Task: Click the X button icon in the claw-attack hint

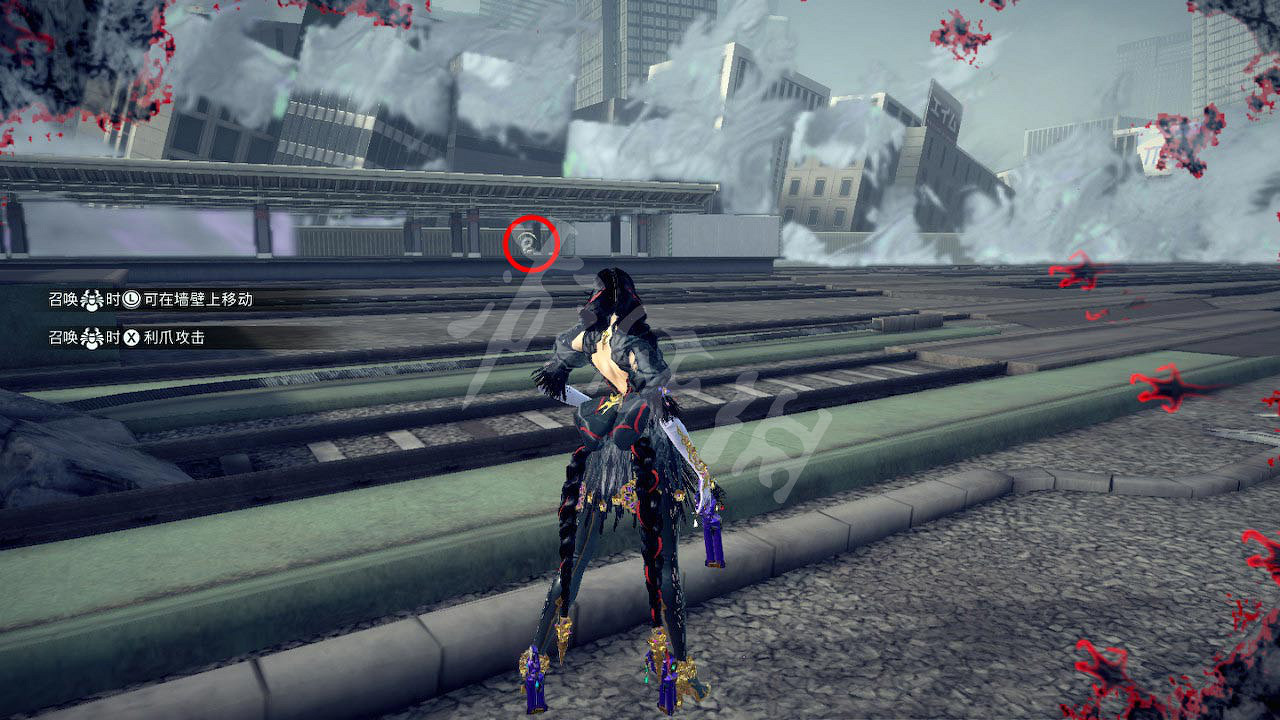Action: pyautogui.click(x=131, y=337)
